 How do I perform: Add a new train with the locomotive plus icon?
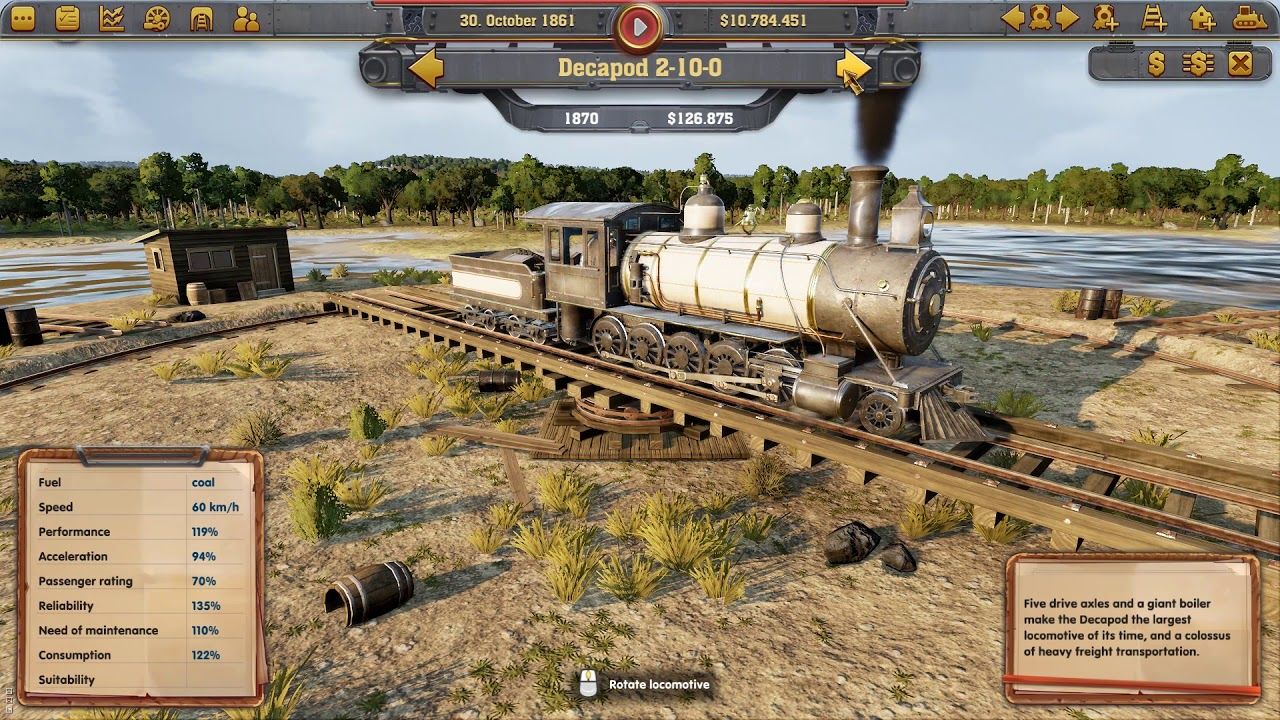(x=1105, y=18)
